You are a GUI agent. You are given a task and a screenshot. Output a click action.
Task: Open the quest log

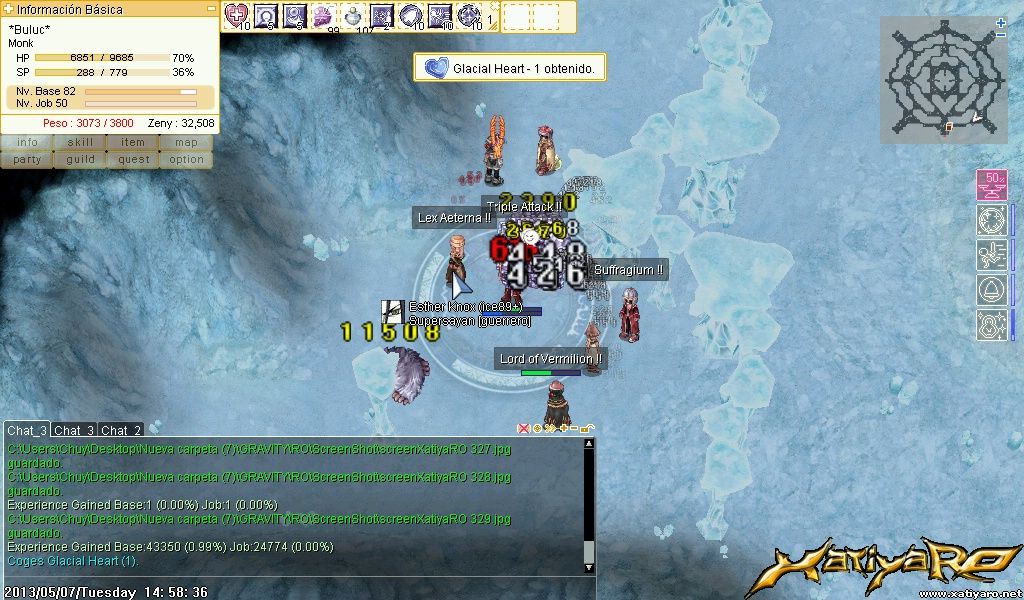(133, 159)
